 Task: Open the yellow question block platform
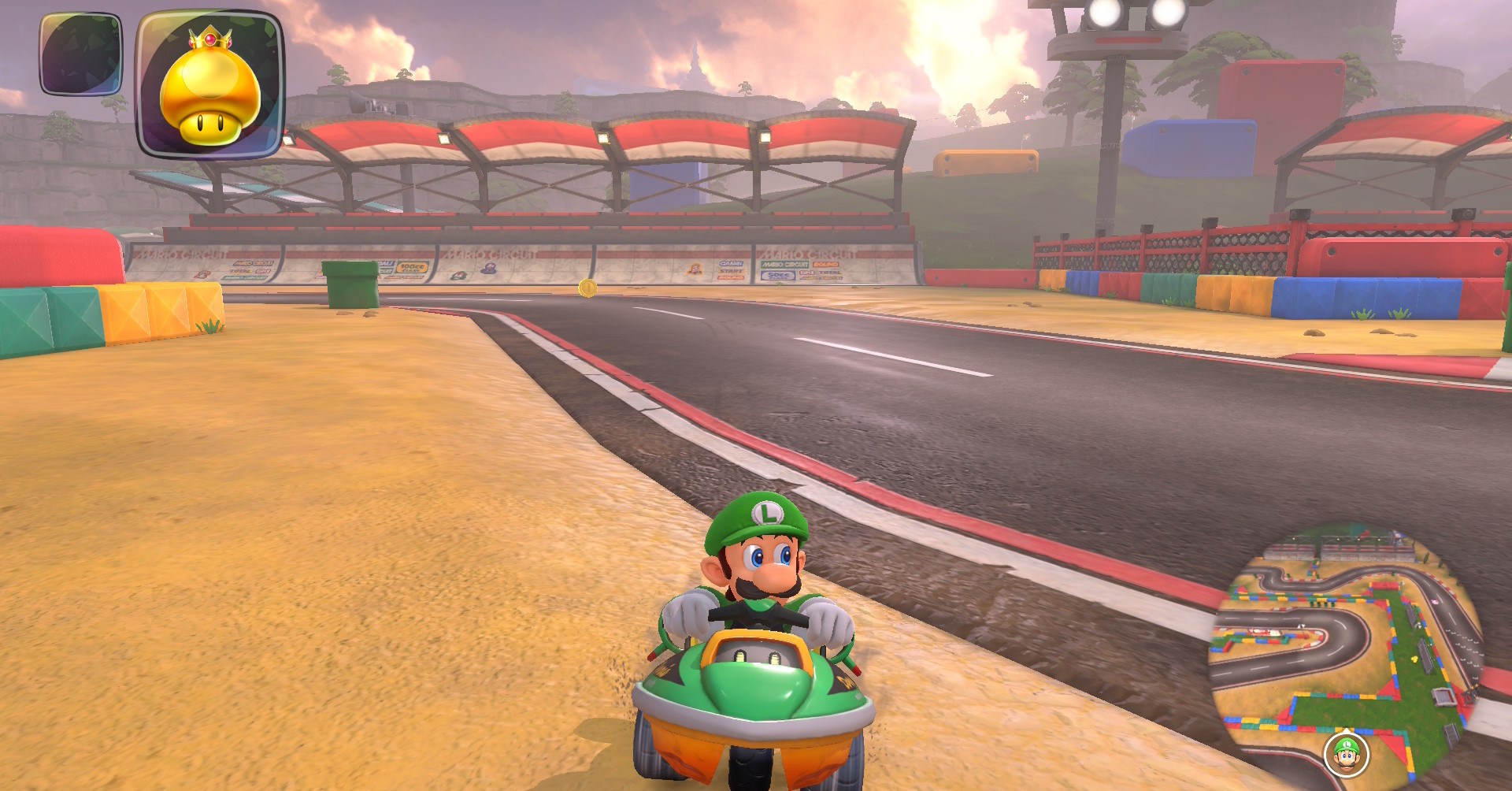(988, 162)
